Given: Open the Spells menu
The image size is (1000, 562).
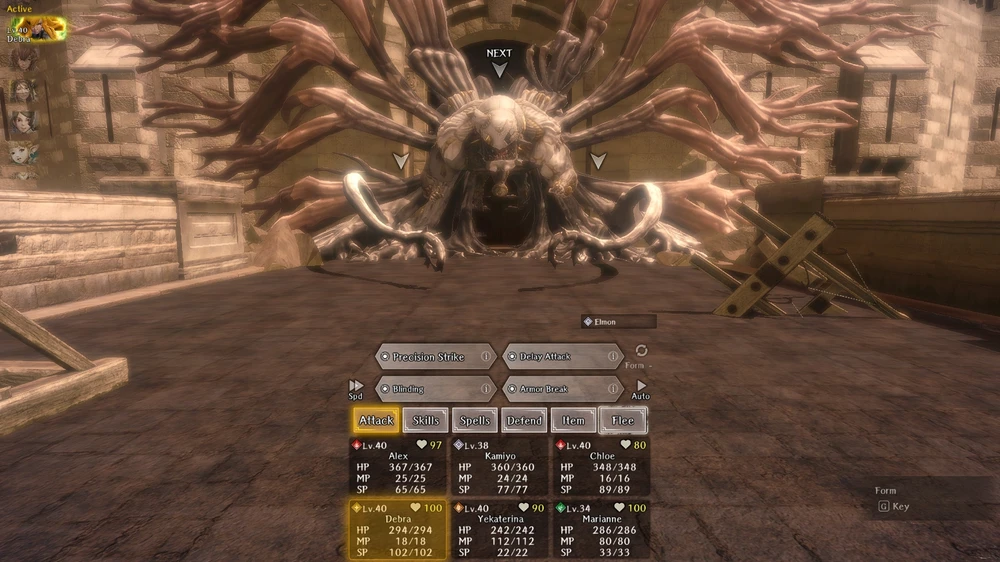Looking at the screenshot, I should click(475, 421).
